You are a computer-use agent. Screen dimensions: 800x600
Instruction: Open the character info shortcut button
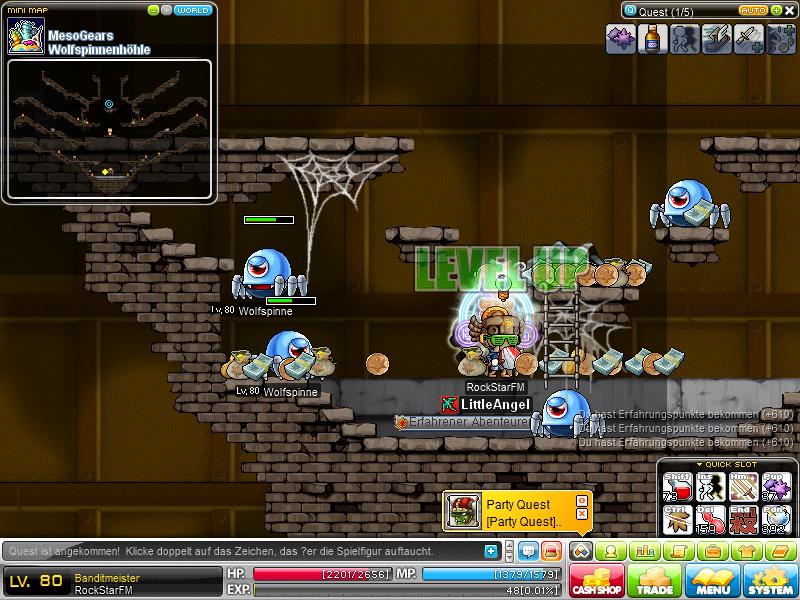(x=611, y=551)
